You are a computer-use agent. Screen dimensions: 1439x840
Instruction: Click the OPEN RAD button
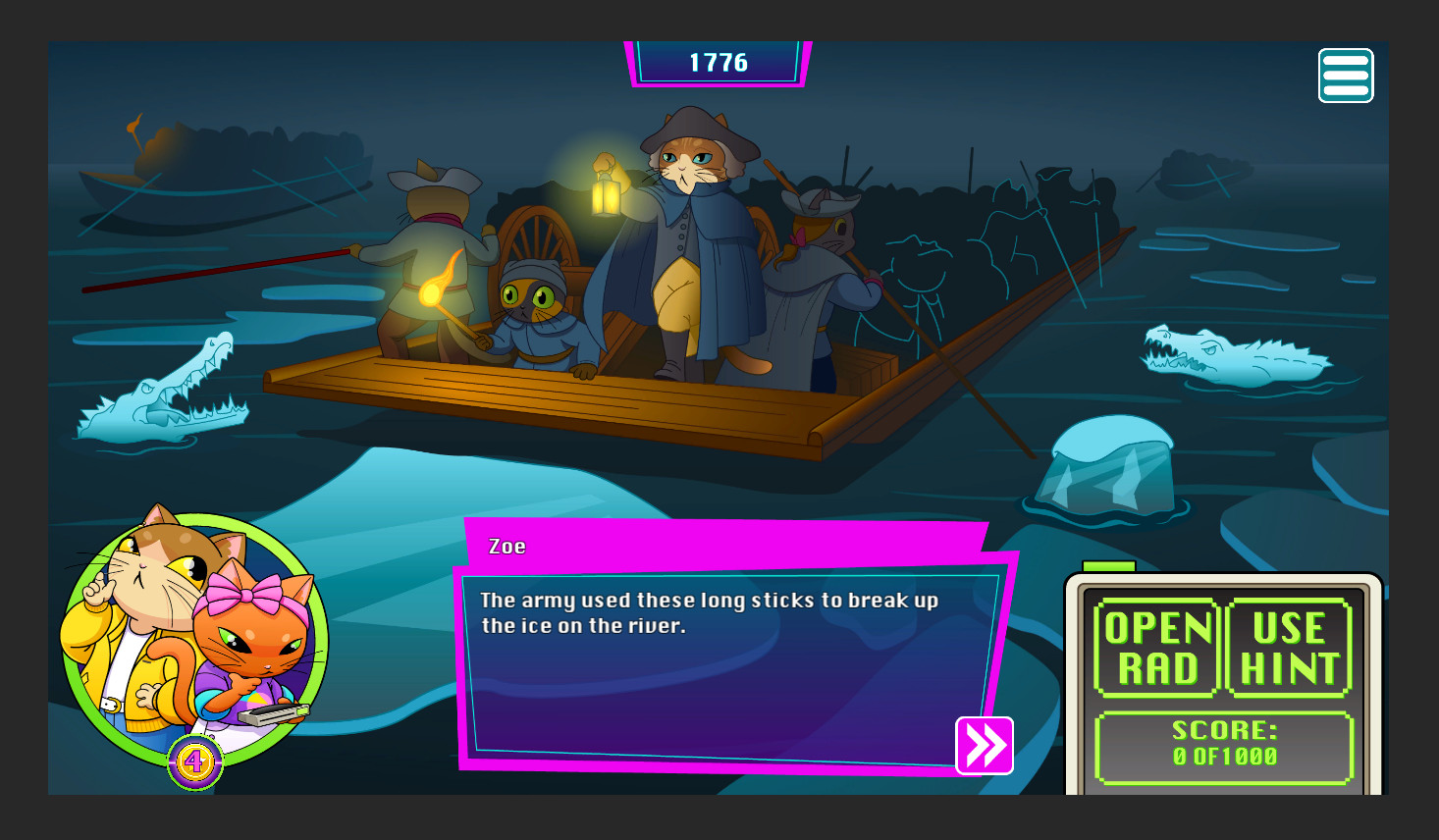[1157, 649]
